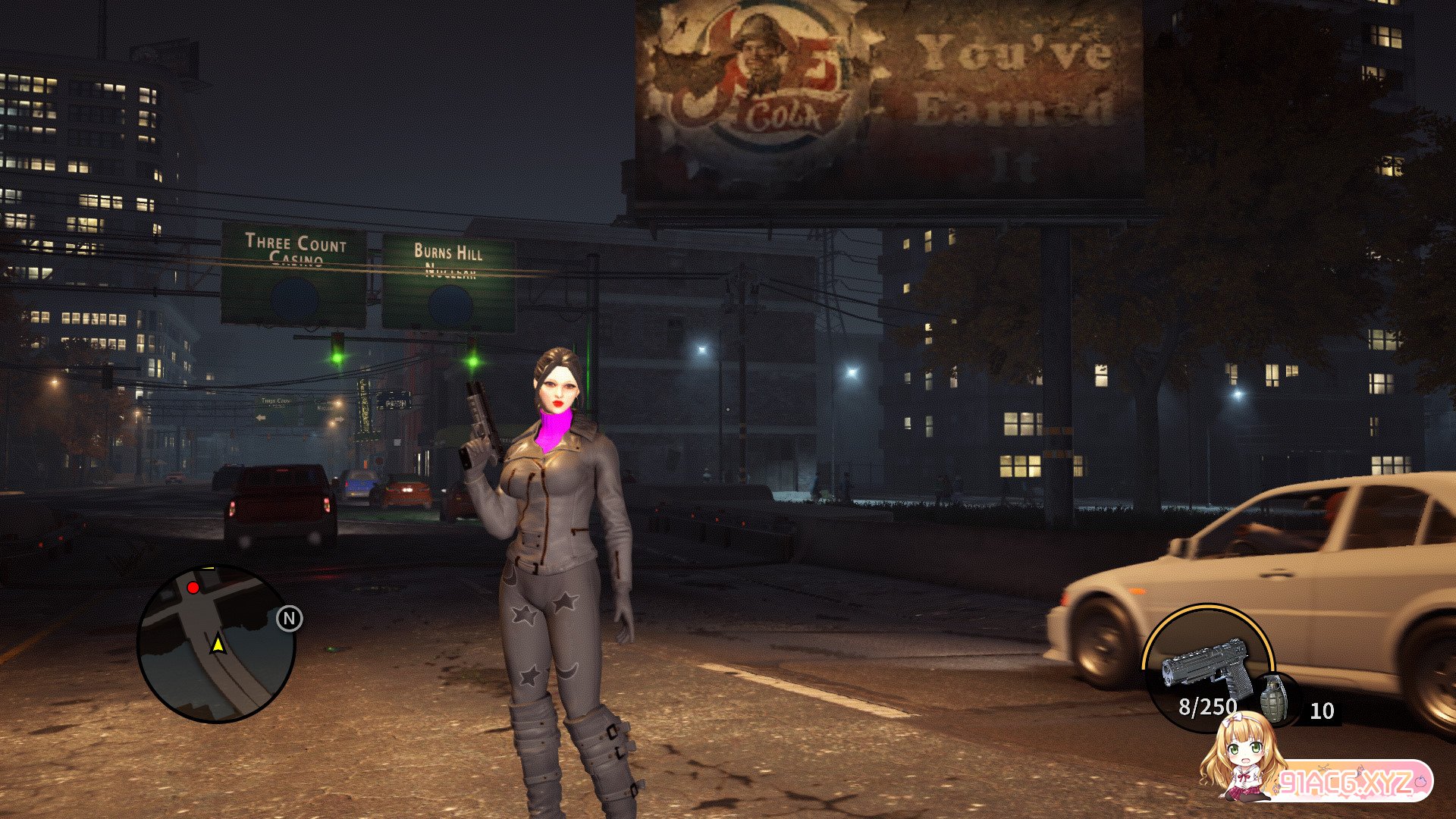The width and height of the screenshot is (1456, 819).
Task: Choose the grenade icon
Action: coord(1273,698)
